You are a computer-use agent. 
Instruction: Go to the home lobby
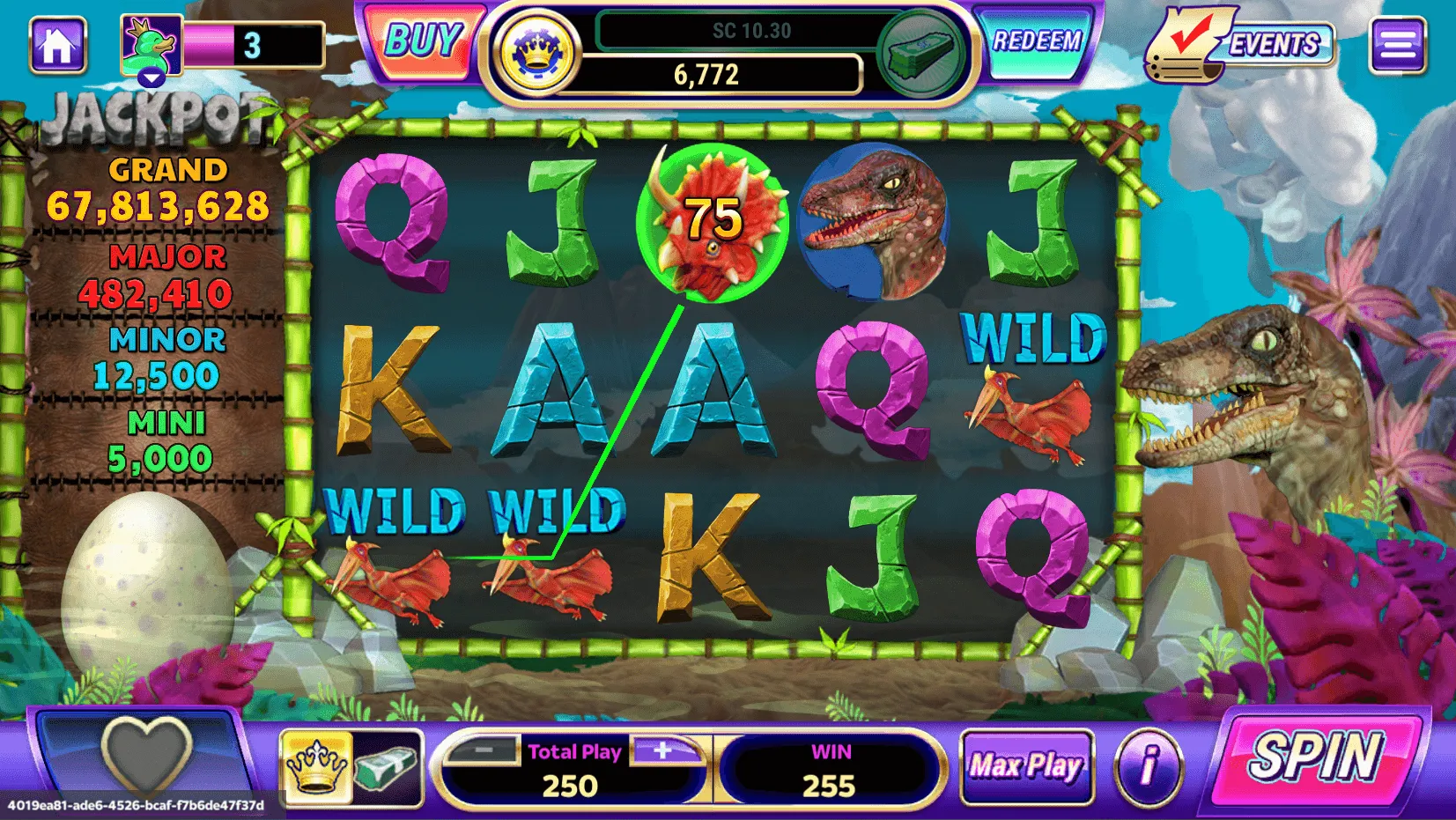point(58,45)
